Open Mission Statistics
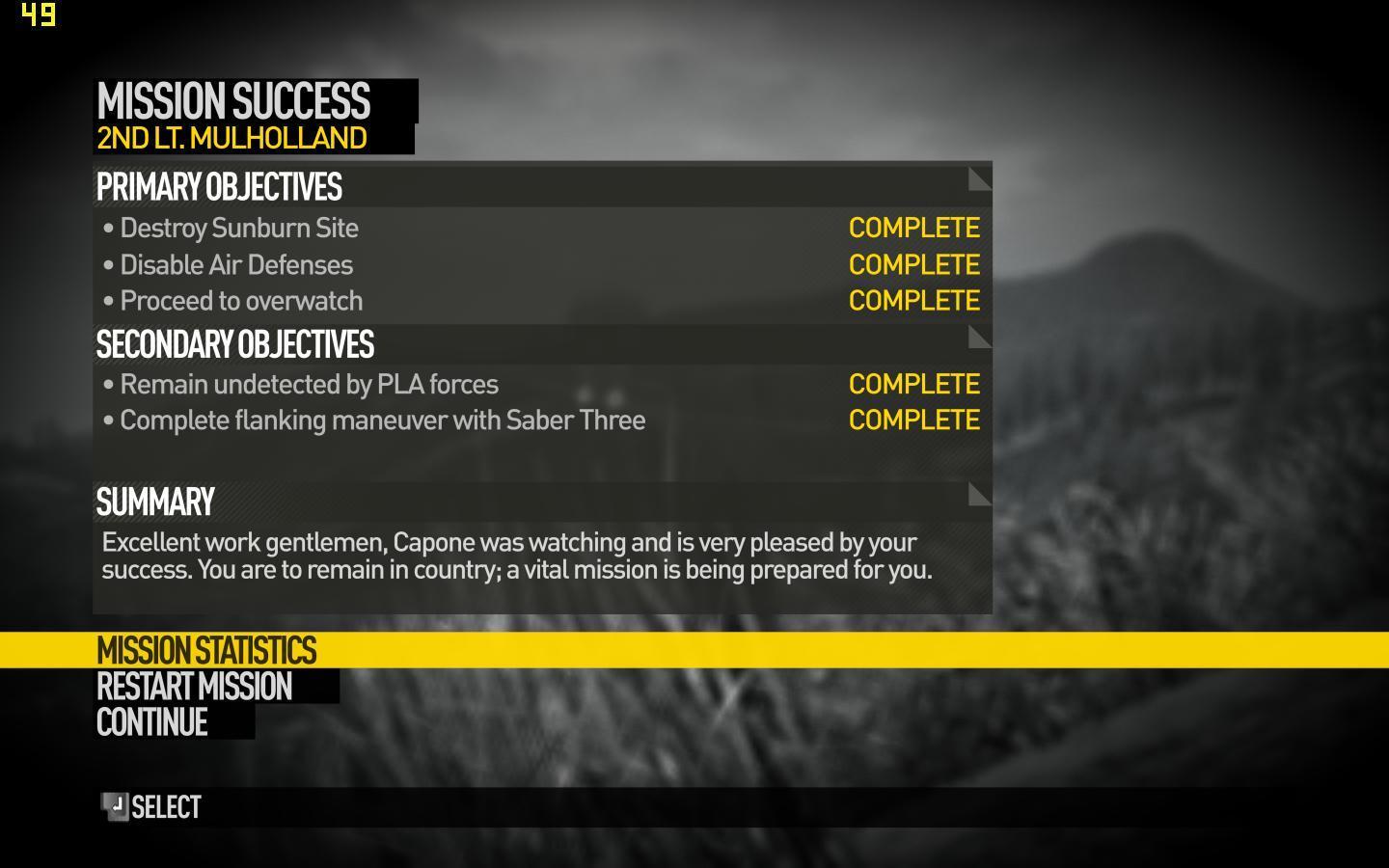The height and width of the screenshot is (868, 1389). pyautogui.click(x=206, y=650)
